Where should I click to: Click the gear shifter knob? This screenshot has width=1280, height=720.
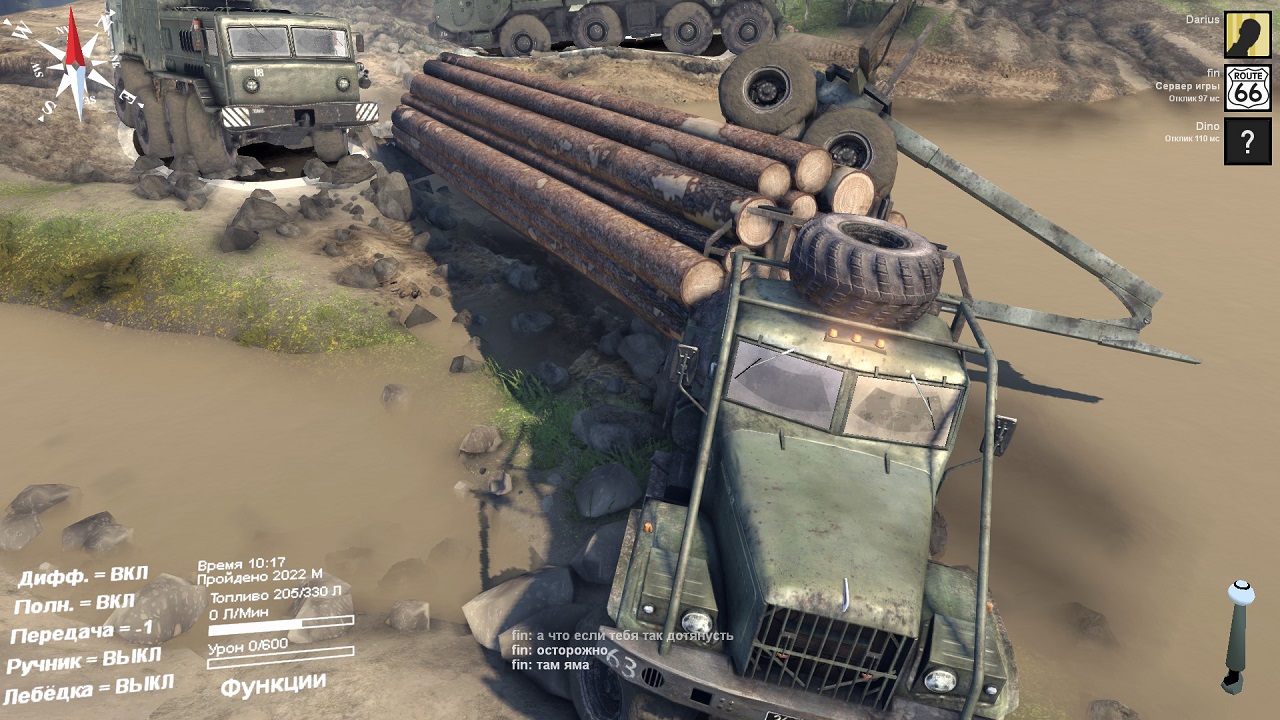pos(1241,592)
